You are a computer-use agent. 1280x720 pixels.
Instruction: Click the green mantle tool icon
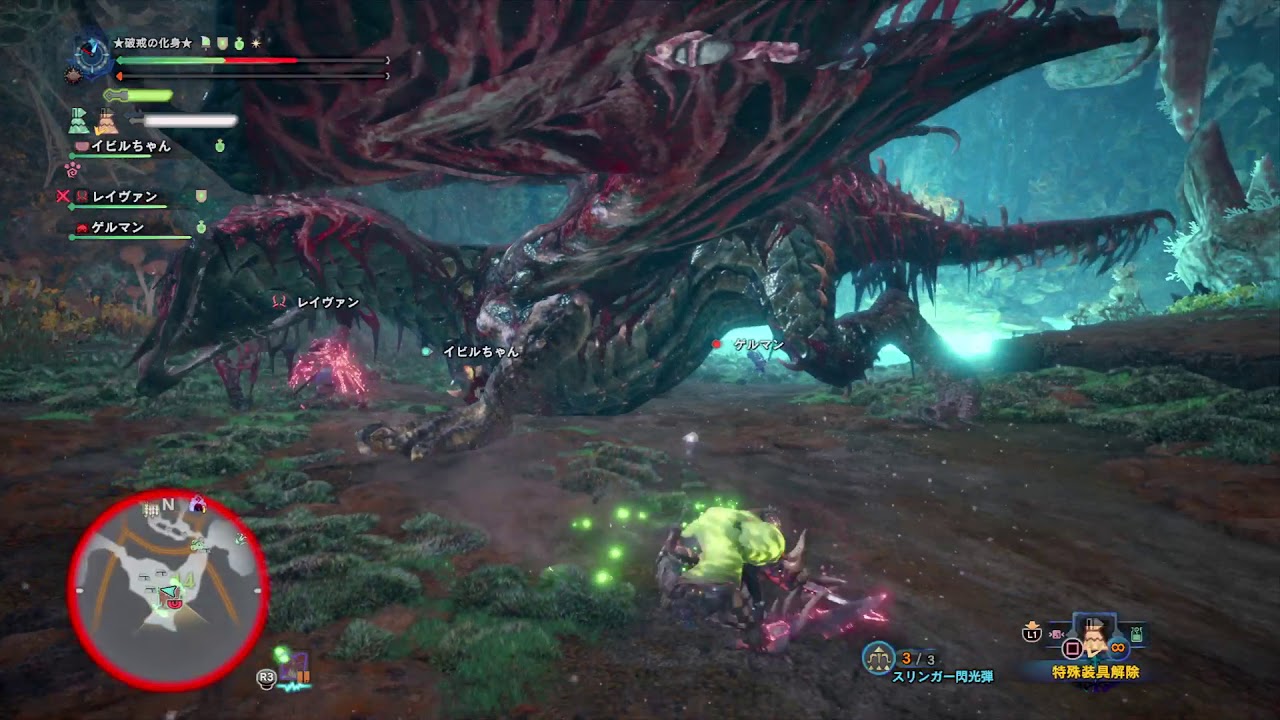click(x=79, y=121)
